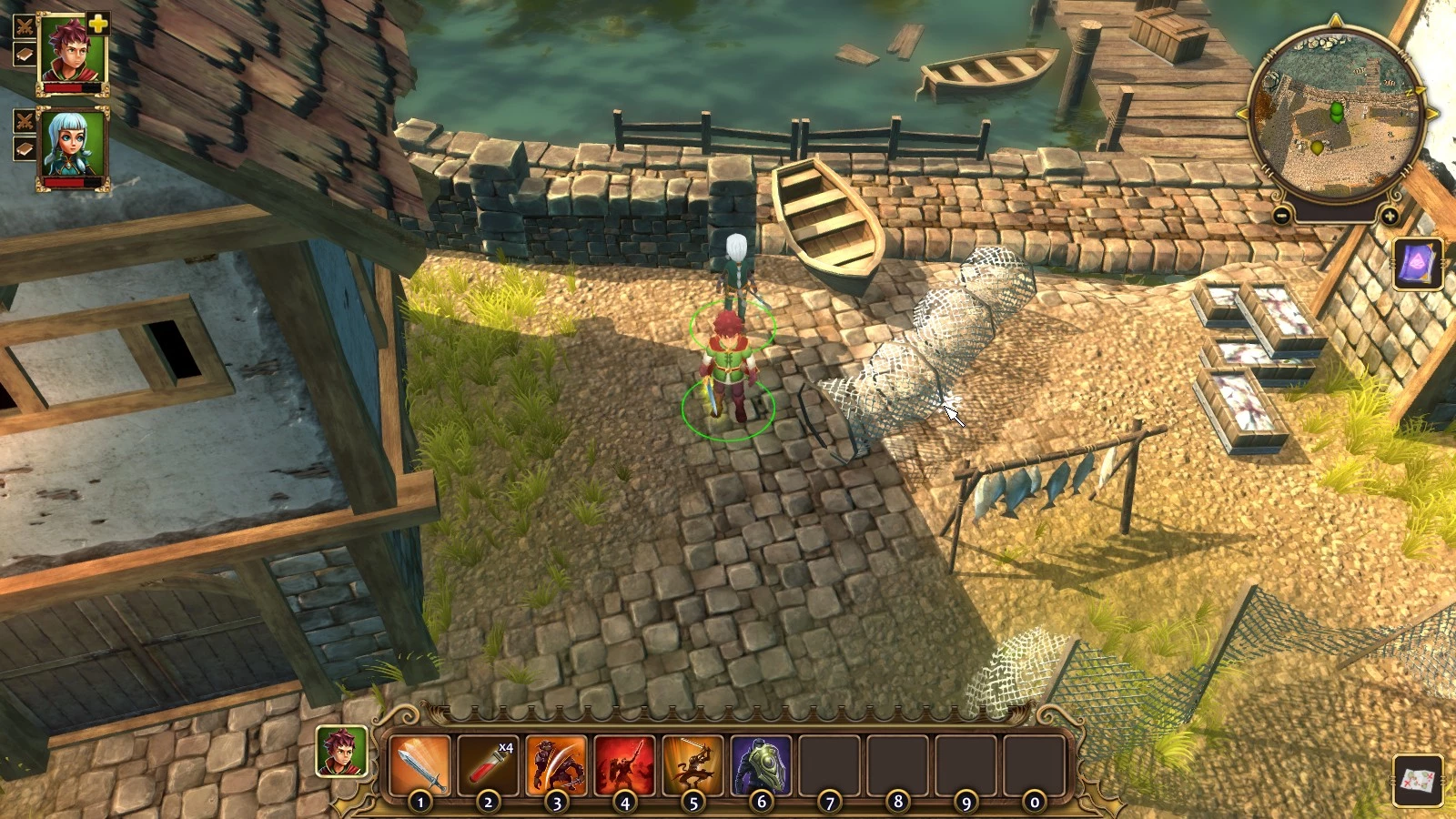The height and width of the screenshot is (819, 1456).
Task: Open the world map scroll icon
Action: 1418,780
